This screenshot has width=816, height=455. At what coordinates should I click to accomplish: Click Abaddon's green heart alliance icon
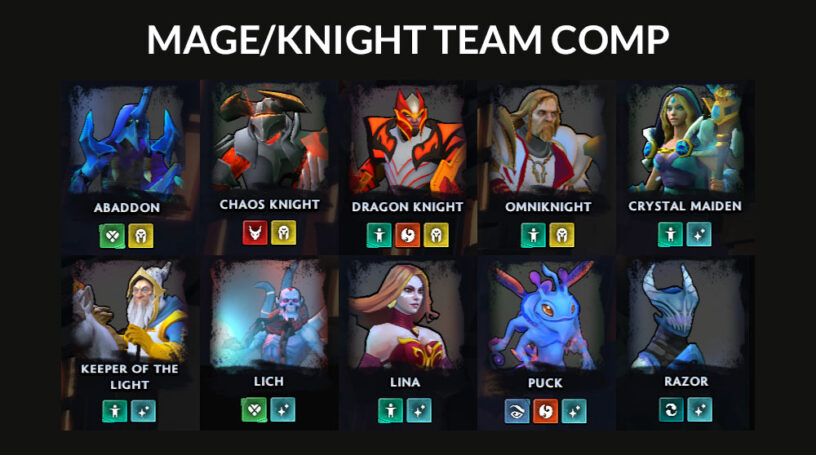tap(113, 235)
